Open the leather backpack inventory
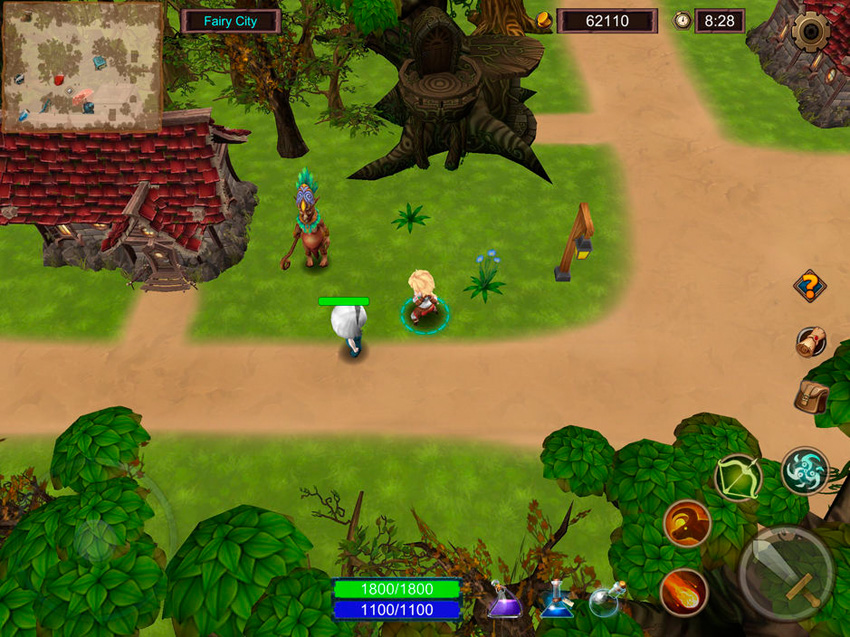This screenshot has height=637, width=850. (810, 397)
